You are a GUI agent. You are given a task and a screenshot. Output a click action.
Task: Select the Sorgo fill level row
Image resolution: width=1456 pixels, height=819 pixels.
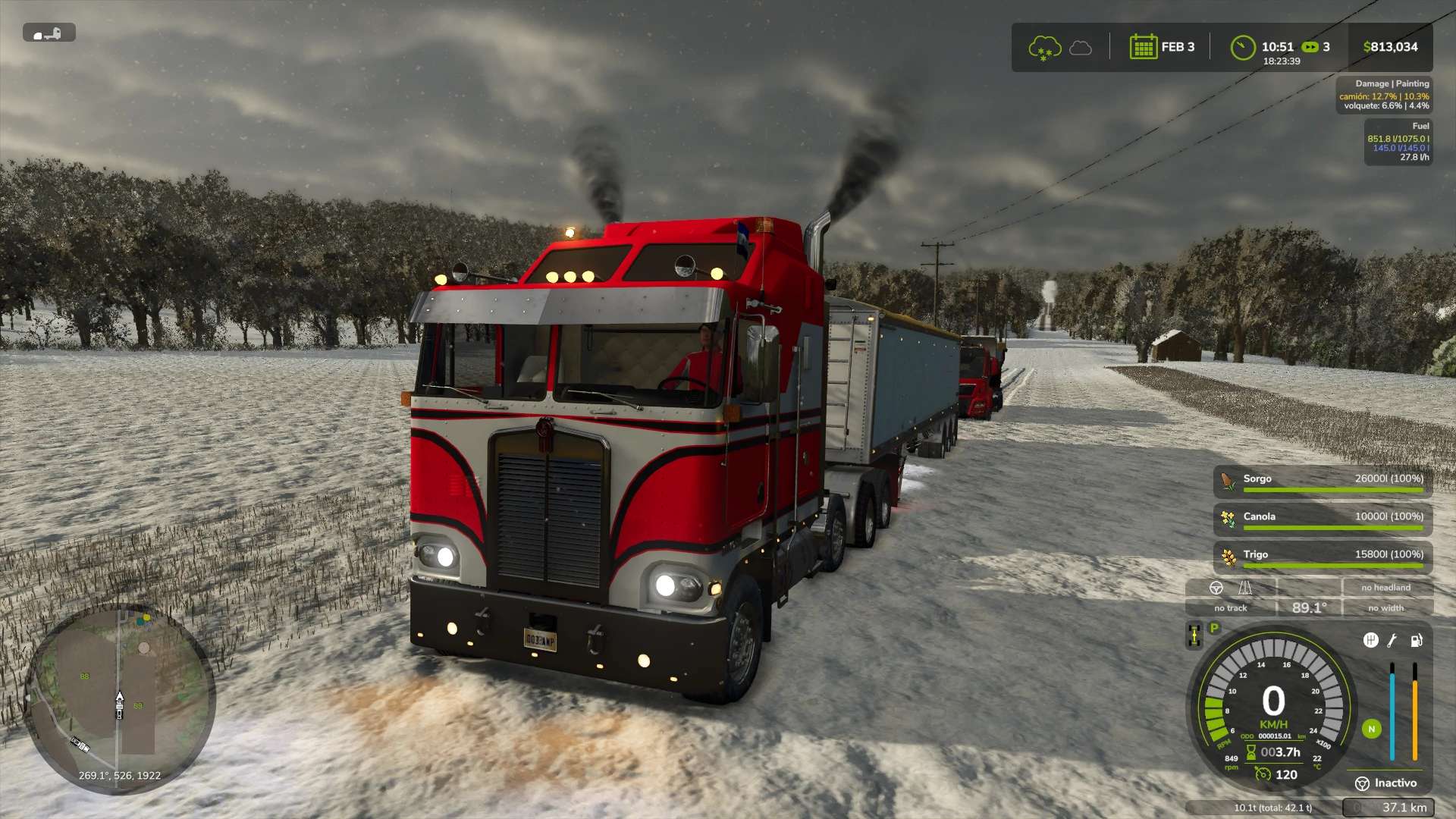pyautogui.click(x=1323, y=481)
